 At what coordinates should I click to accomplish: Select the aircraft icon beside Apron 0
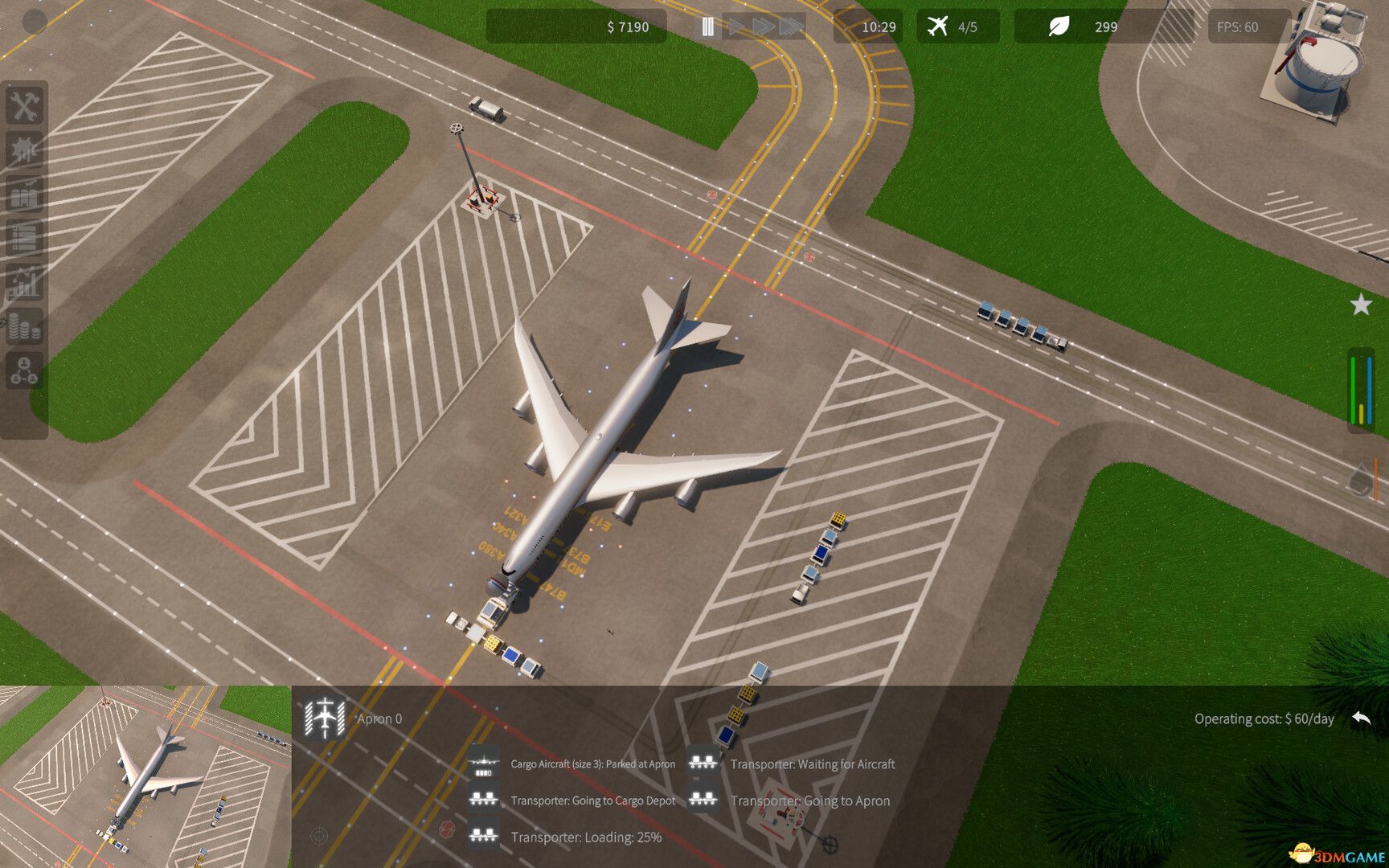click(325, 718)
